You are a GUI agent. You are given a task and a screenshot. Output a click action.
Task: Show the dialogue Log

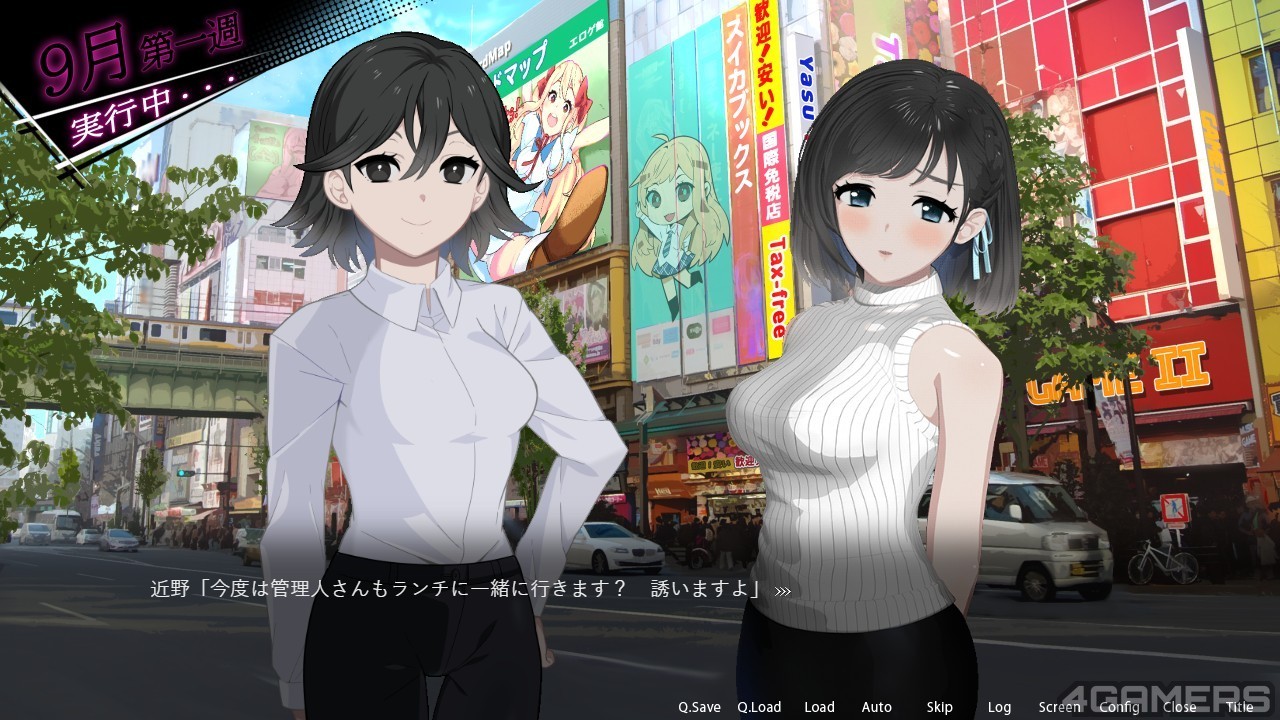[999, 707]
